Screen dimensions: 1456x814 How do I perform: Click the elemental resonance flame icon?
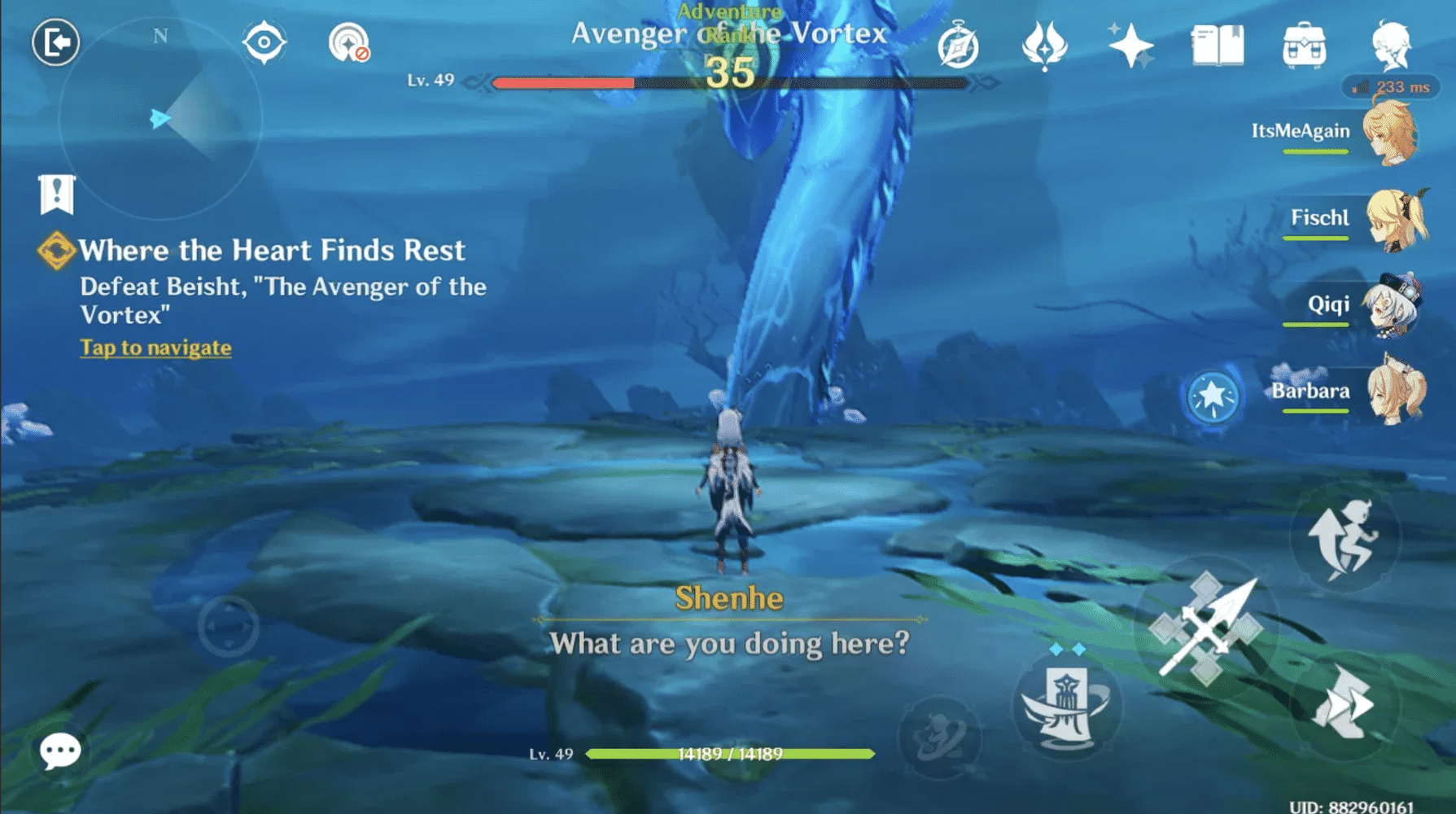[x=1044, y=46]
